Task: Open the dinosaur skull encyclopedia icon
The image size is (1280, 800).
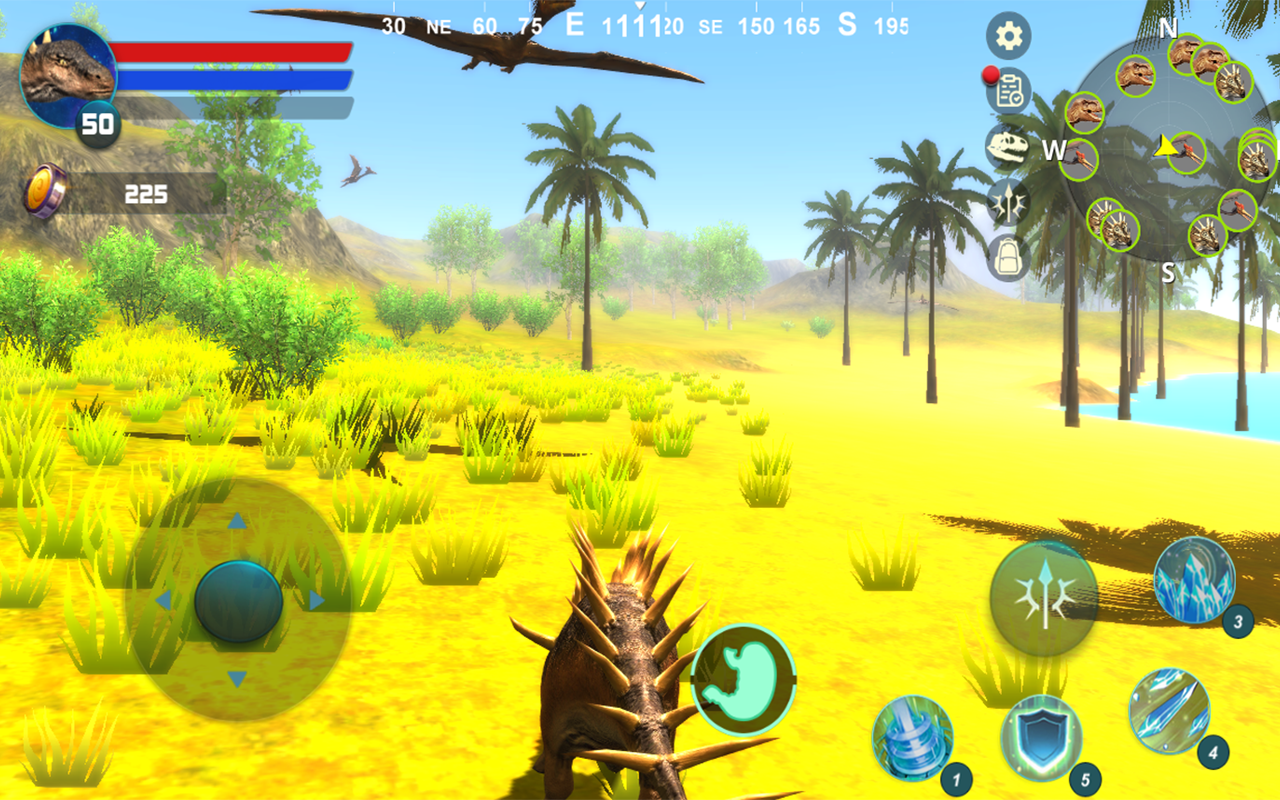Action: point(1008,146)
